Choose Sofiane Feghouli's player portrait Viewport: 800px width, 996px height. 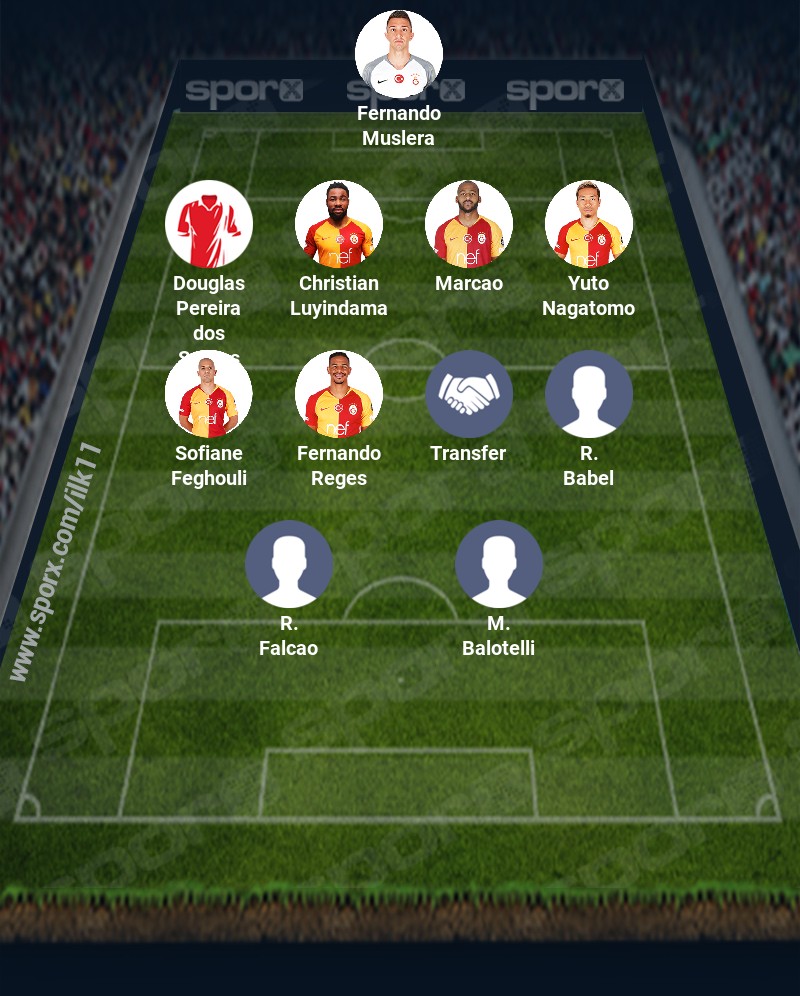[209, 394]
